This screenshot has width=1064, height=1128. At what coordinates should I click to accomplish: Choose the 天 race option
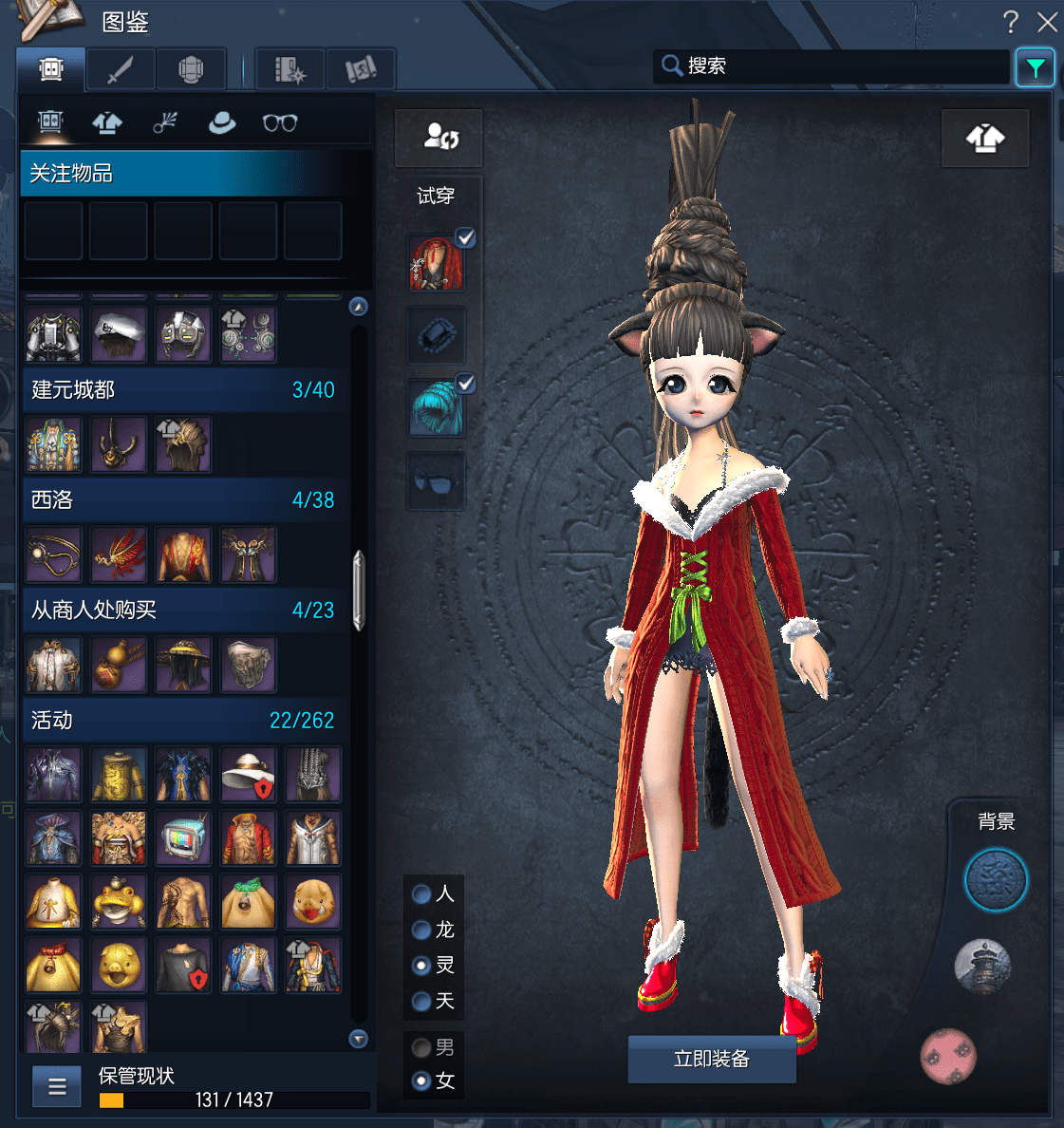tap(422, 1001)
